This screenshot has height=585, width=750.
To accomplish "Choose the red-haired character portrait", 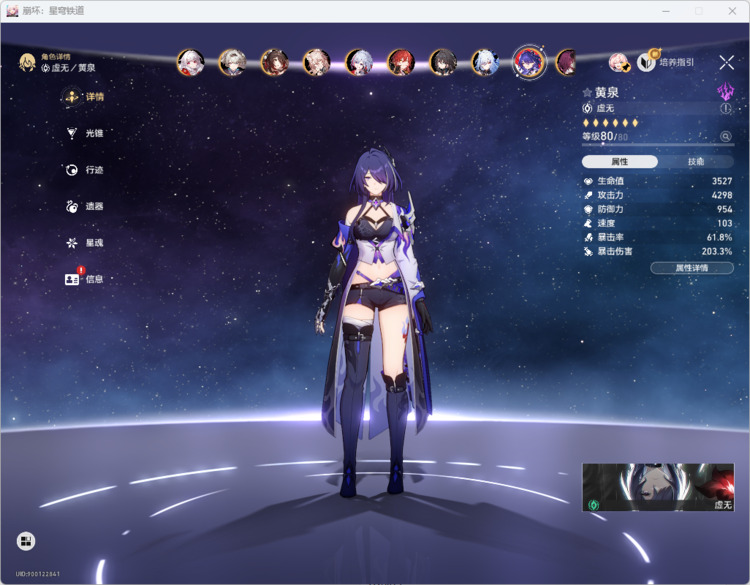I will [x=400, y=63].
